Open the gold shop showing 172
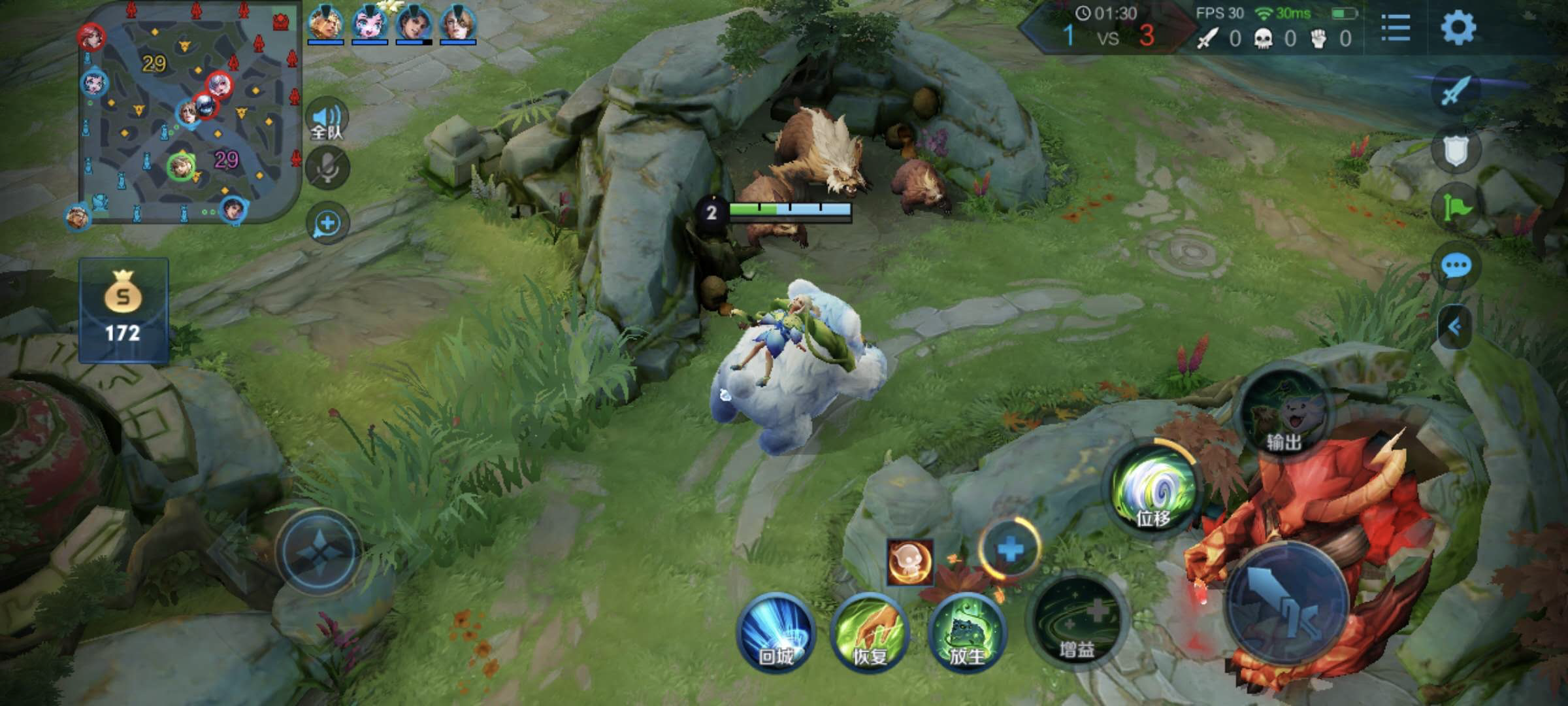Image resolution: width=1568 pixels, height=706 pixels. pyautogui.click(x=123, y=311)
